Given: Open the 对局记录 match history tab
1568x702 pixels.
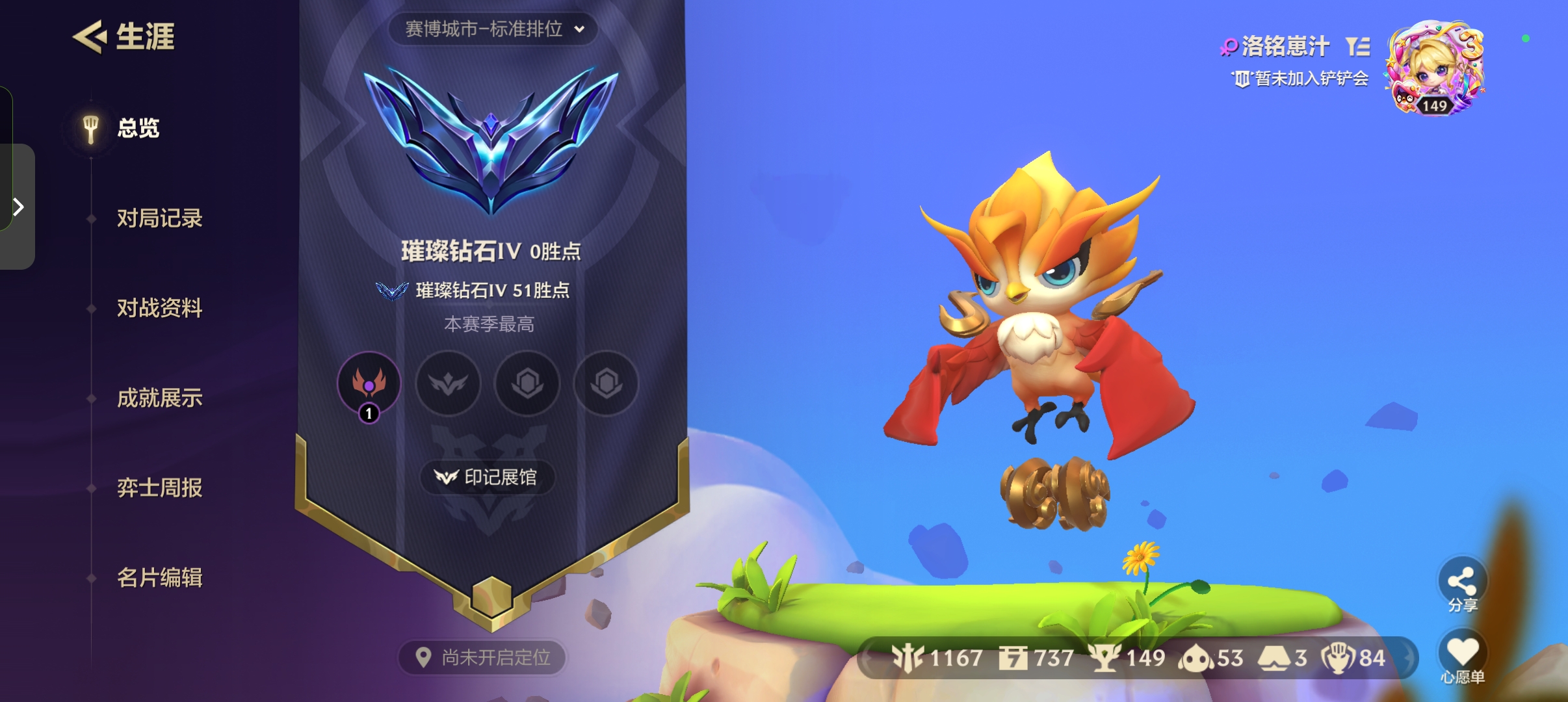Looking at the screenshot, I should (159, 218).
